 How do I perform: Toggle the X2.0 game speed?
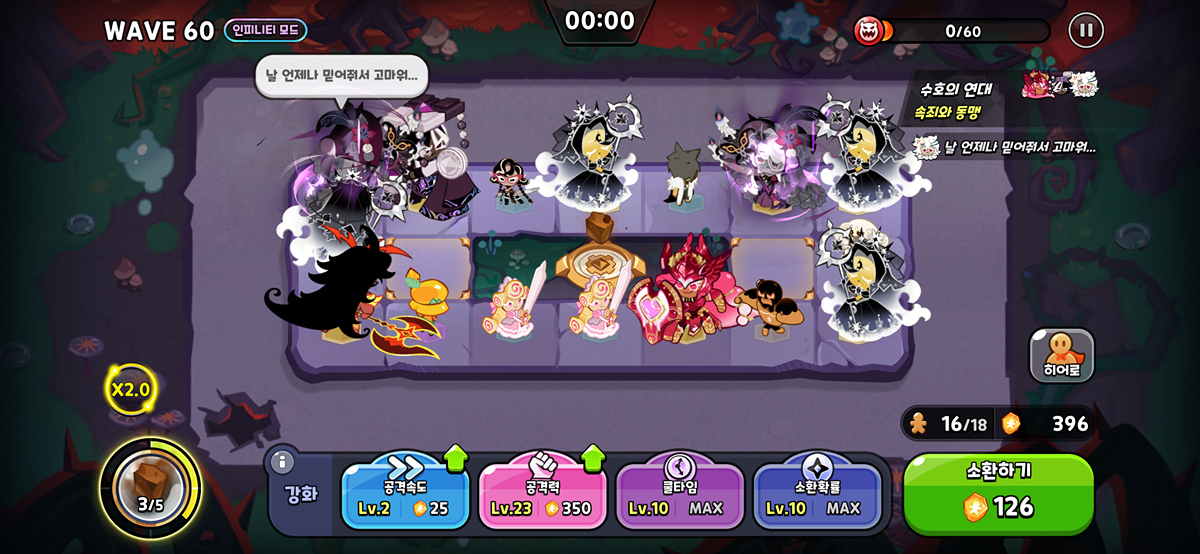[130, 389]
